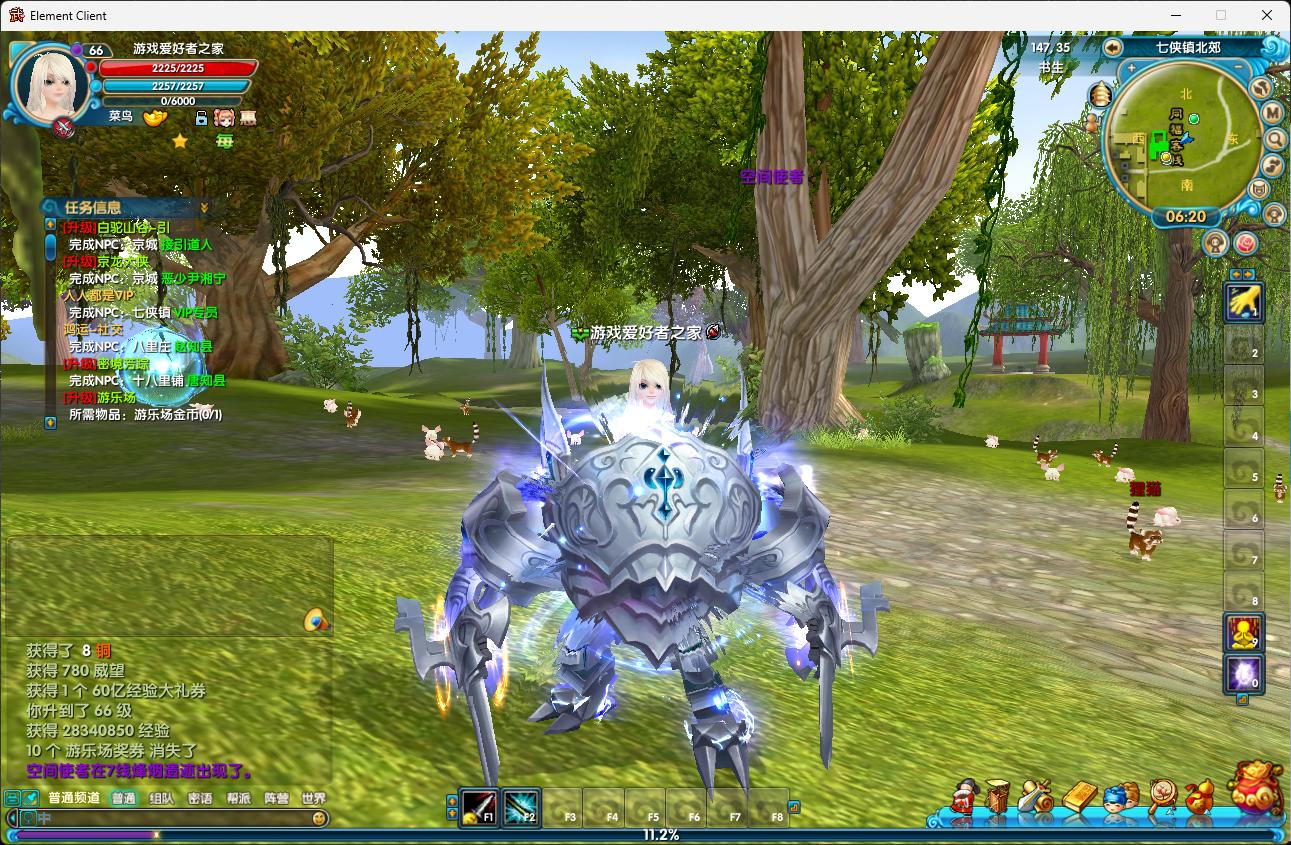Click the back arrow beside 七侠镇北郊
This screenshot has width=1291, height=845.
coord(1113,47)
